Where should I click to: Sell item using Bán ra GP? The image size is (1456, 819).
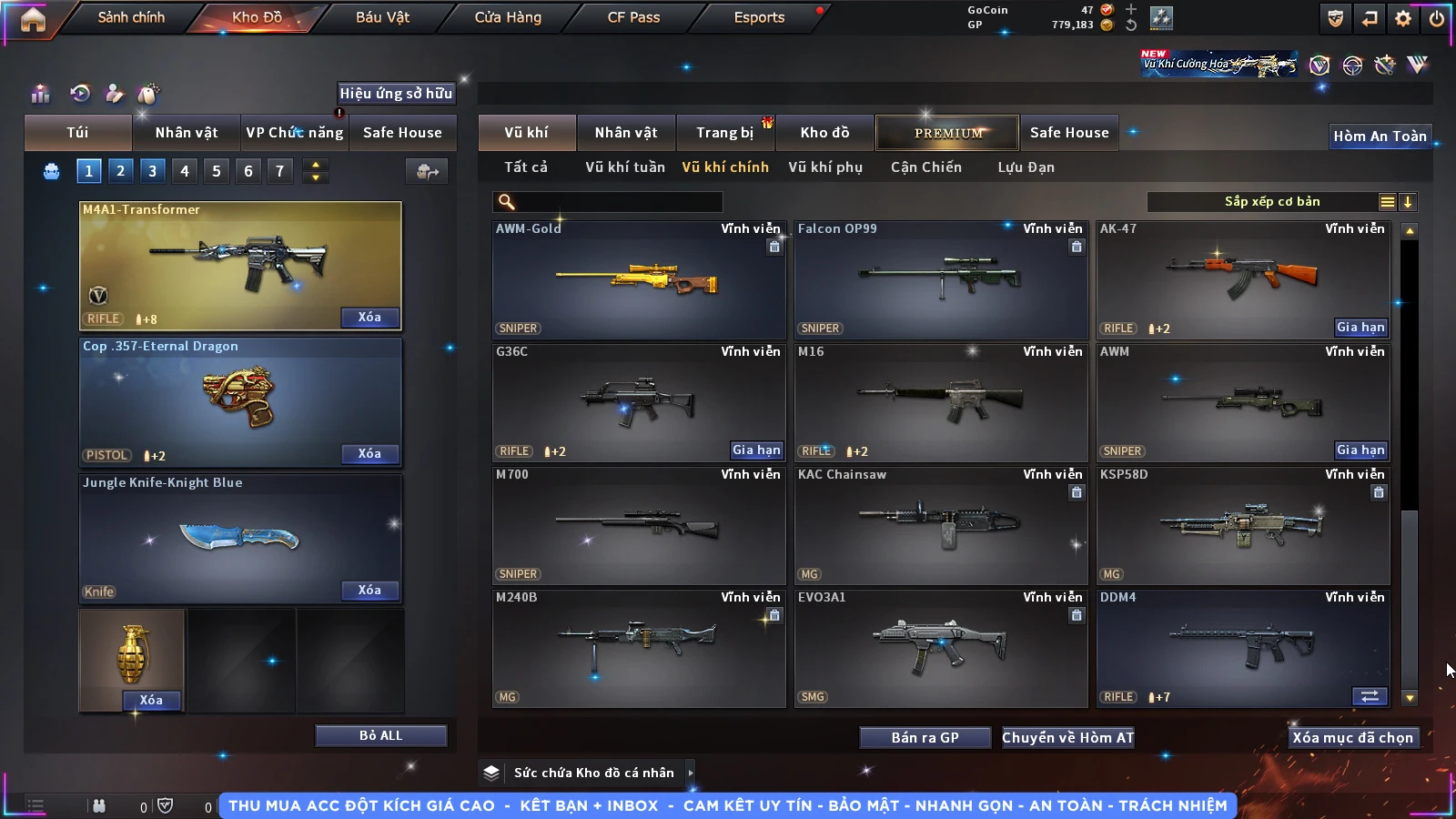point(925,738)
